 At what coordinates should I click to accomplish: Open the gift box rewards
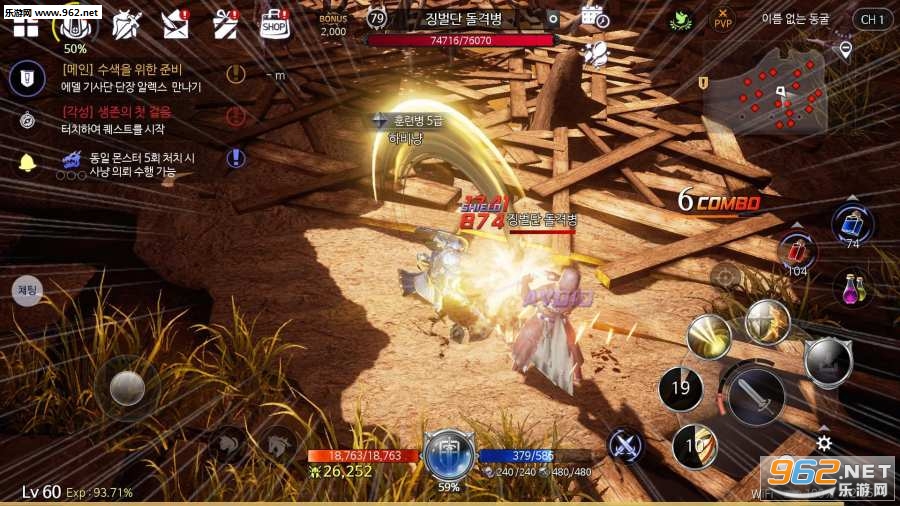tap(224, 23)
